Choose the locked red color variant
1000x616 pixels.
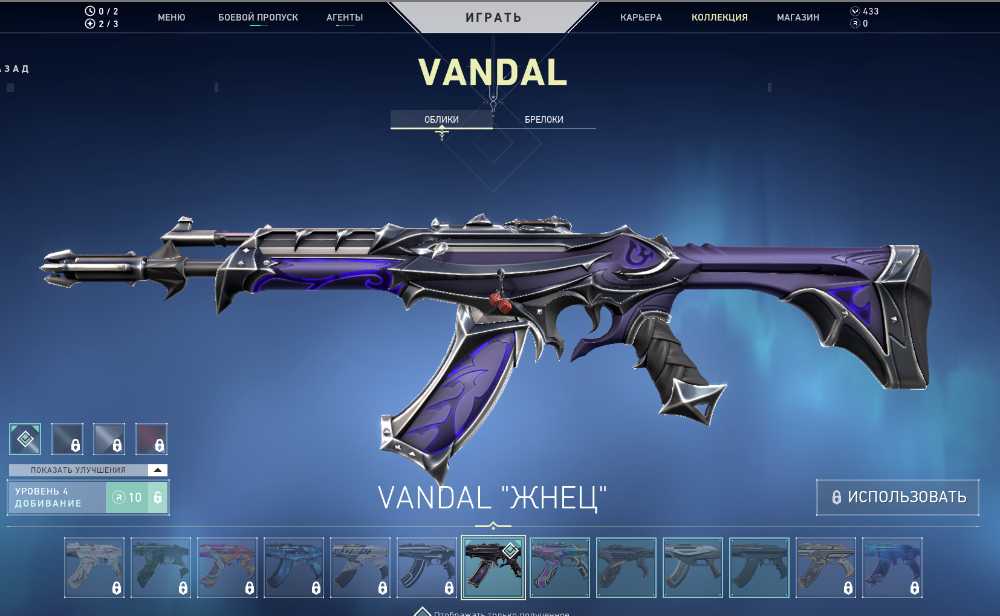point(151,438)
